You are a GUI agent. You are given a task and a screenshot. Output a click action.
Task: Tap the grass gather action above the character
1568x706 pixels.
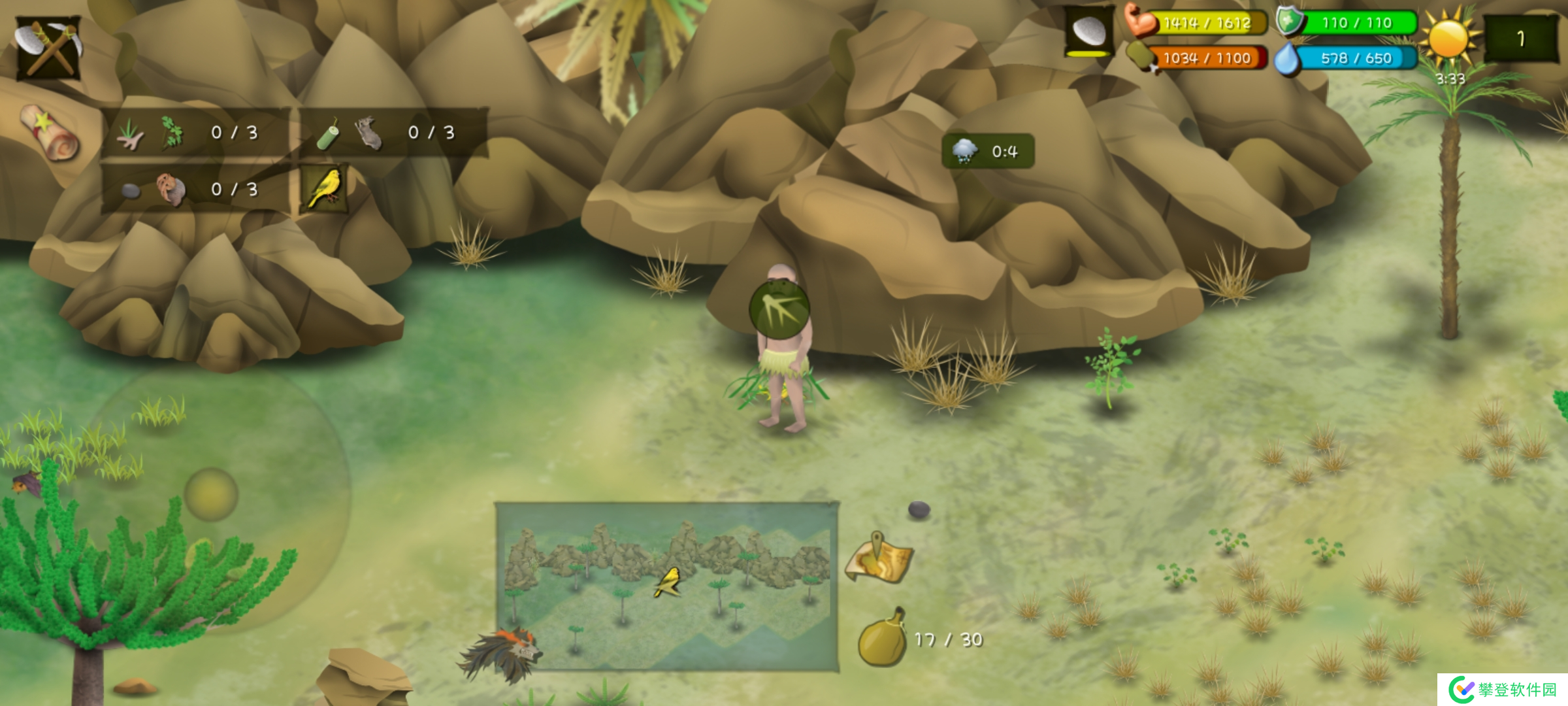pos(779,309)
